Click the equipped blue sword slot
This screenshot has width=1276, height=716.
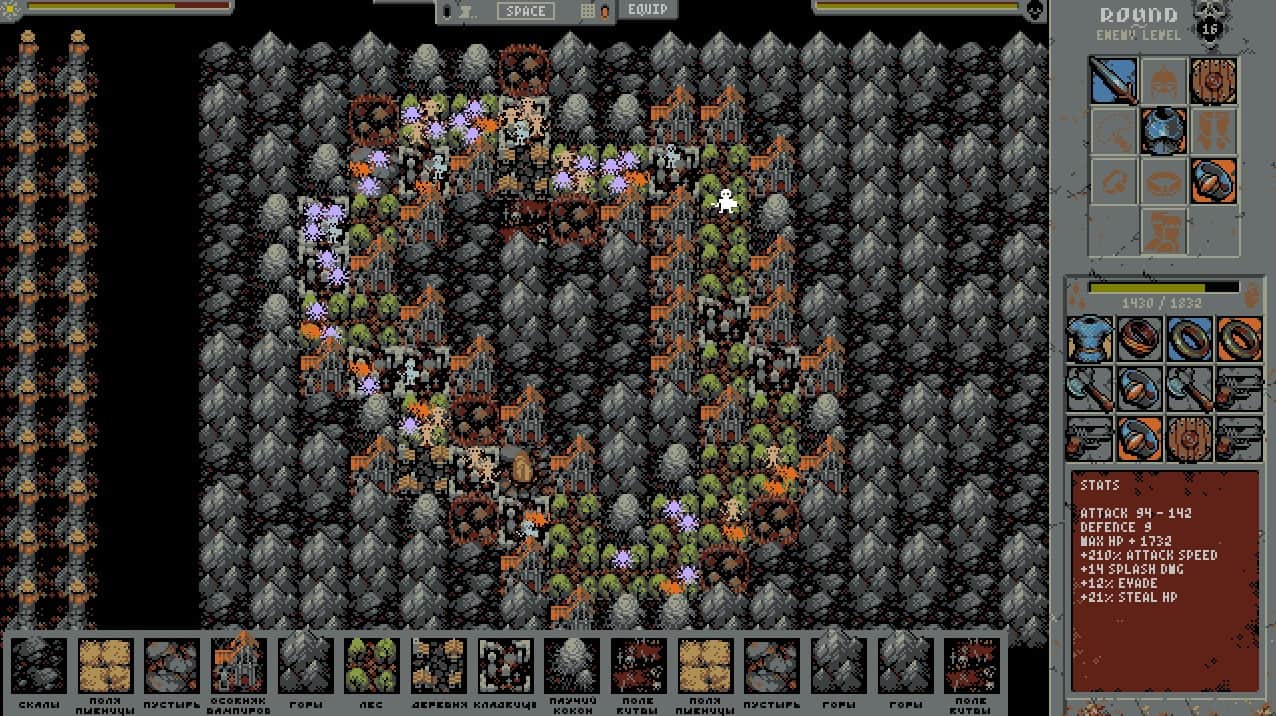click(1113, 81)
